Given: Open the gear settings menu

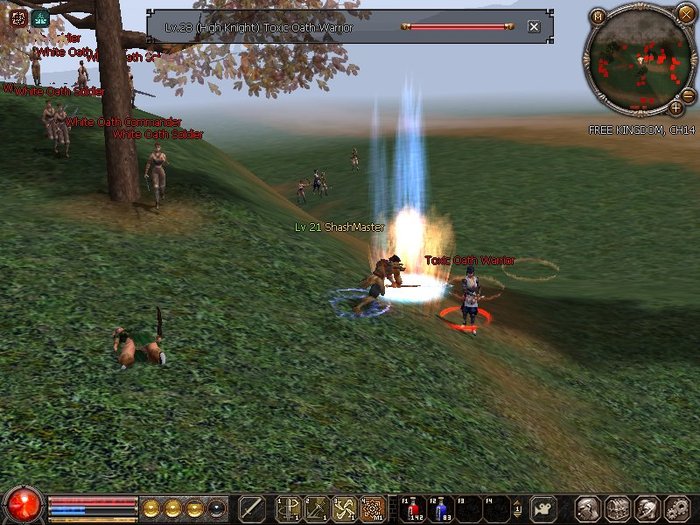Looking at the screenshot, I should [x=676, y=508].
